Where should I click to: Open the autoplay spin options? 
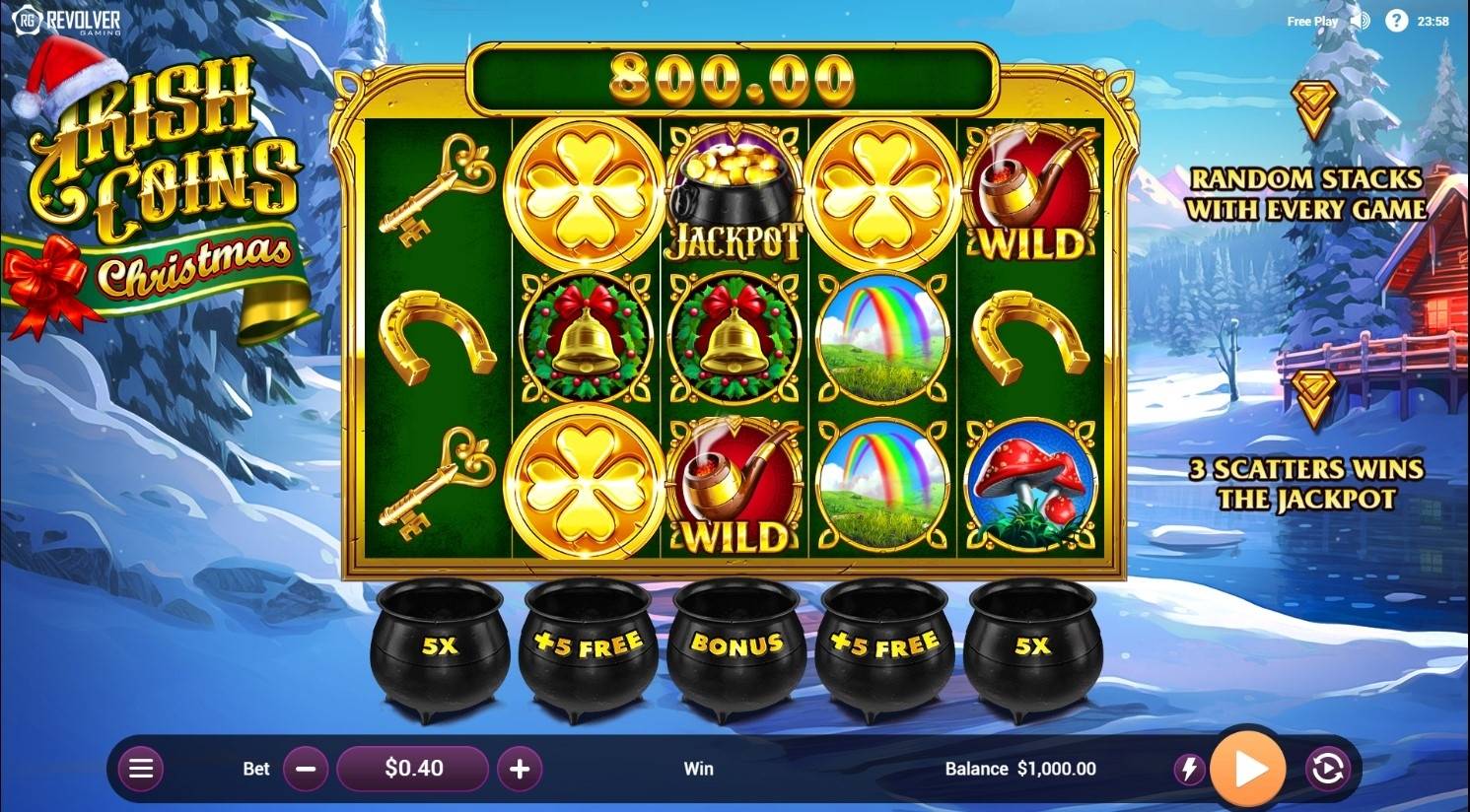[1327, 769]
